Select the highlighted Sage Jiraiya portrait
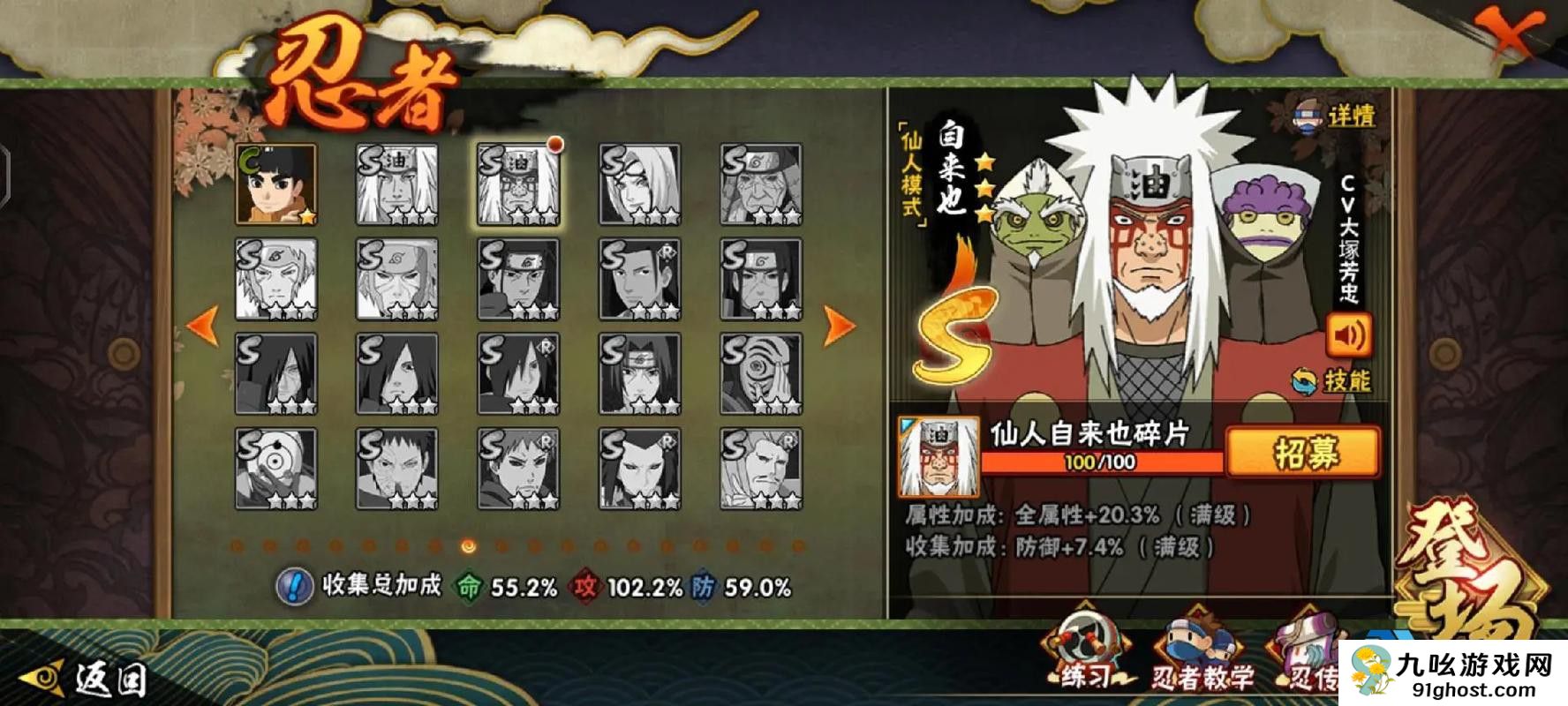Image resolution: width=1568 pixels, height=706 pixels. point(518,184)
